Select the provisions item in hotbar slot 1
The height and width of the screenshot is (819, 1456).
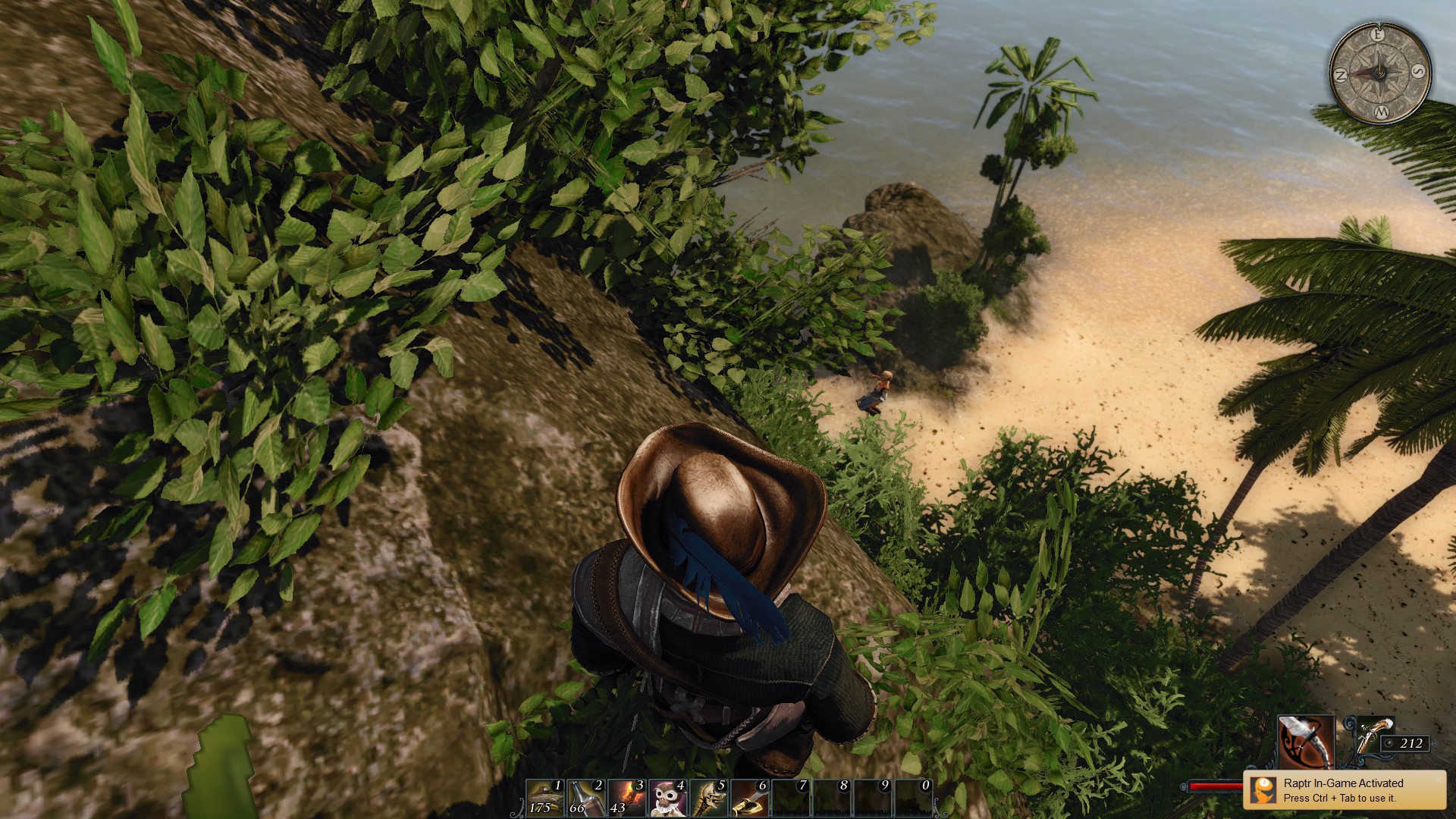pos(546,798)
